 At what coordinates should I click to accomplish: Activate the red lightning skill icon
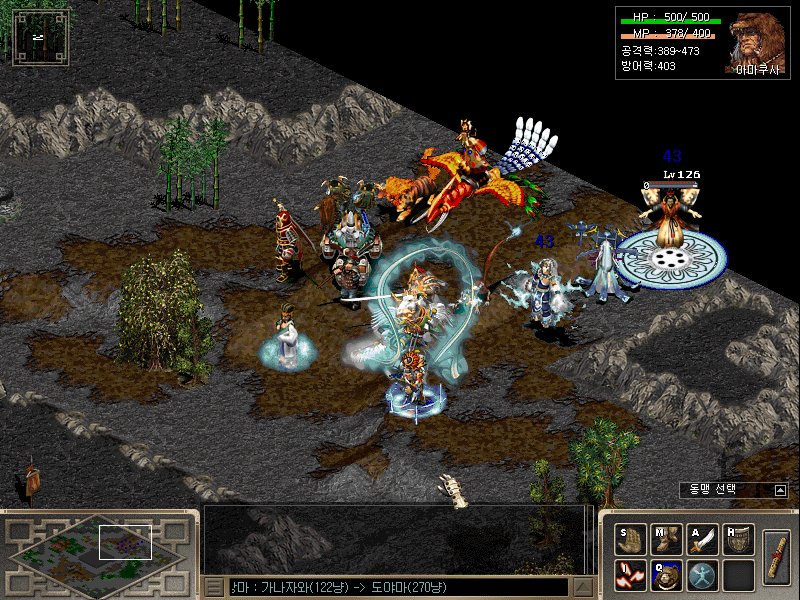coord(631,575)
